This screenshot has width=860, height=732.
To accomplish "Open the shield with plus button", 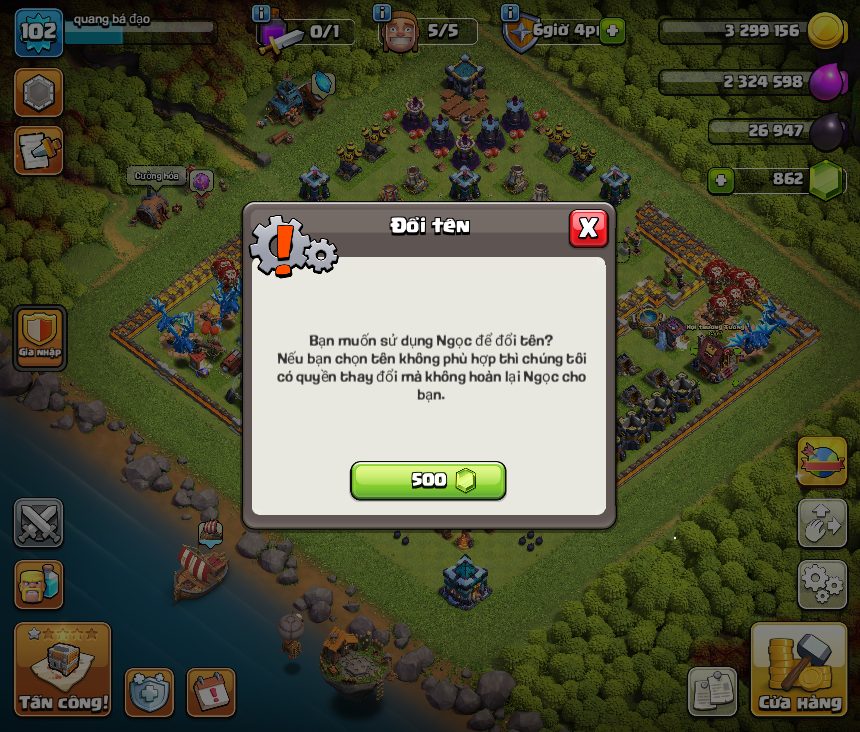I will click(x=149, y=692).
